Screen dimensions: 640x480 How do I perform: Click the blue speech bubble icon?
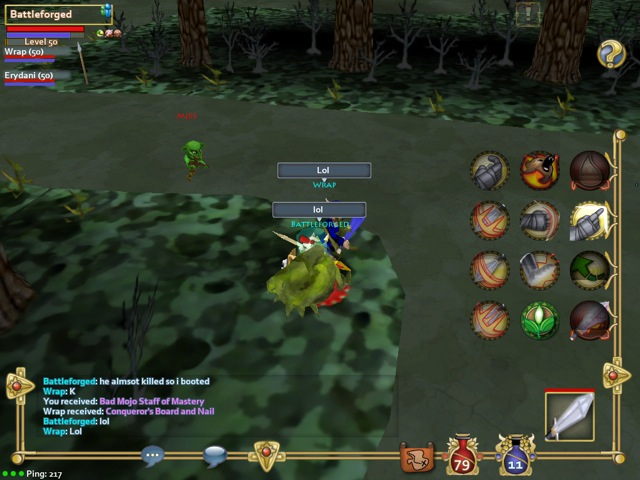coord(214,455)
